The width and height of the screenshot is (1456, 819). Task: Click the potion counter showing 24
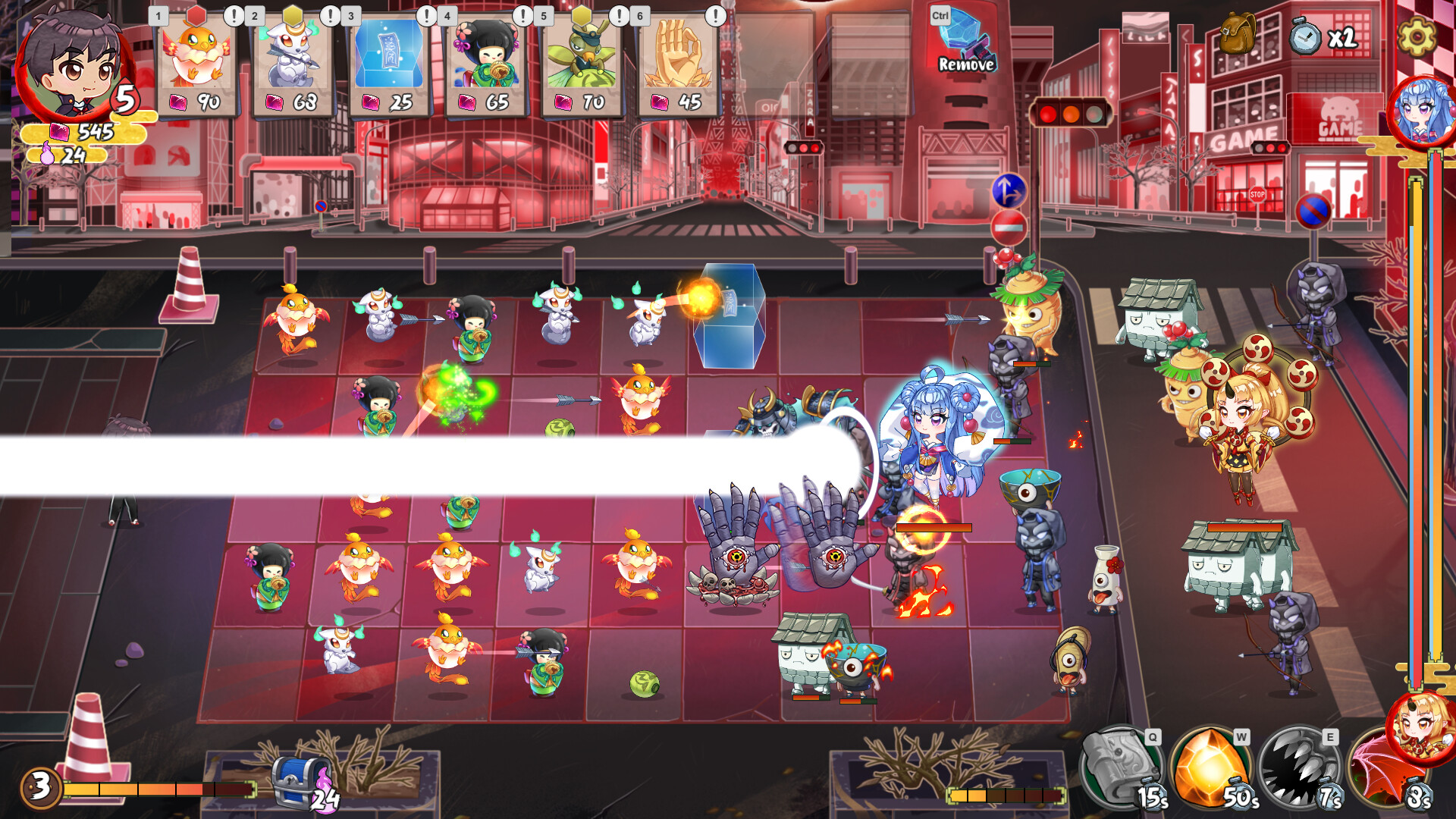[68, 156]
